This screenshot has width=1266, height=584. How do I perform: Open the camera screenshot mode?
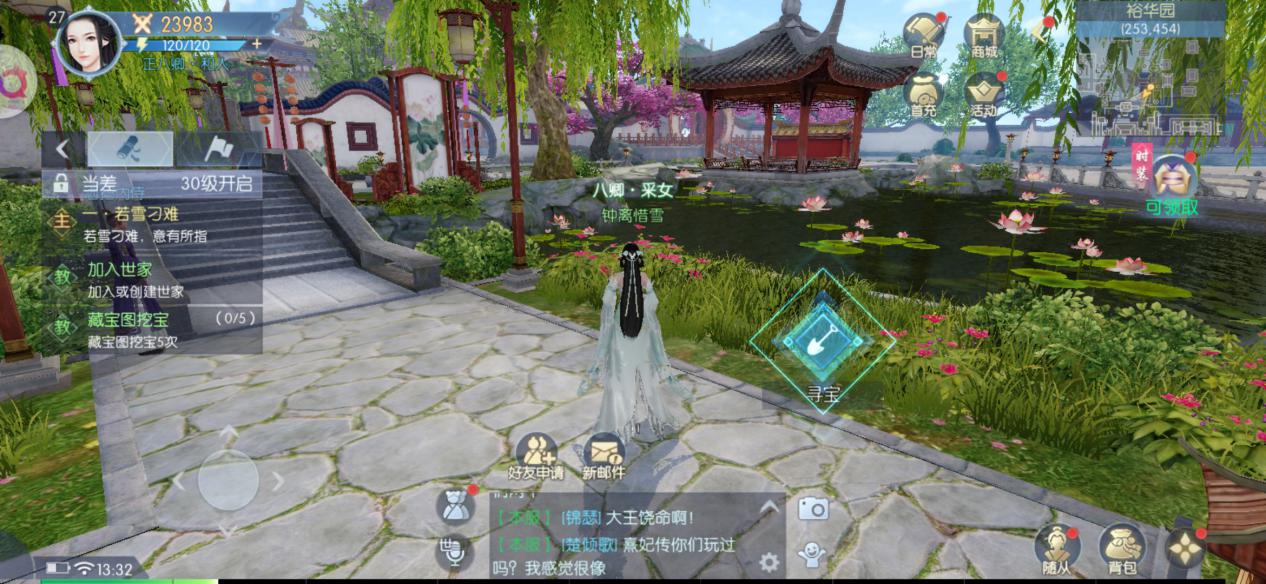812,509
